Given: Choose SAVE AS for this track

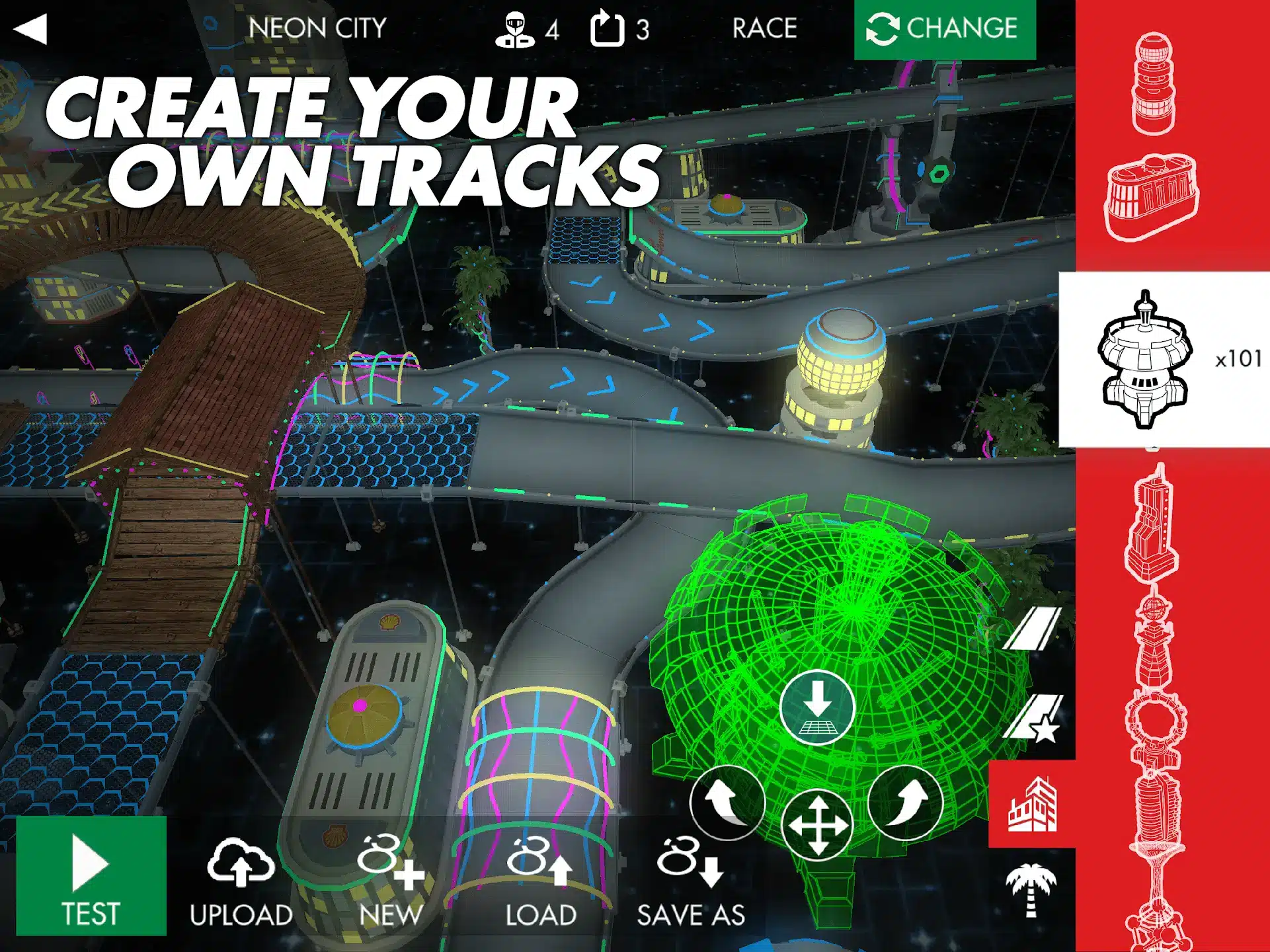Looking at the screenshot, I should (691, 883).
